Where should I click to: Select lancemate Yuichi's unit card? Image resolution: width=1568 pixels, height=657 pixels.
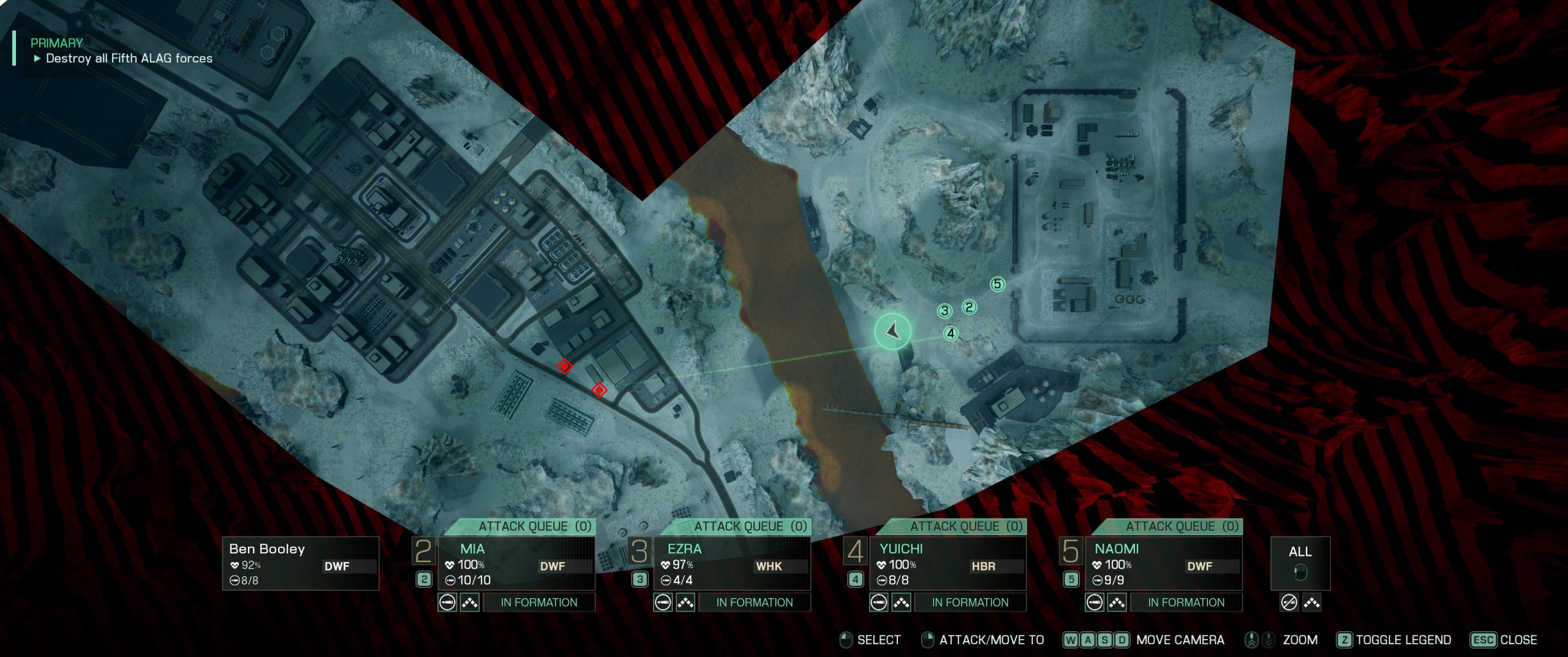947,563
